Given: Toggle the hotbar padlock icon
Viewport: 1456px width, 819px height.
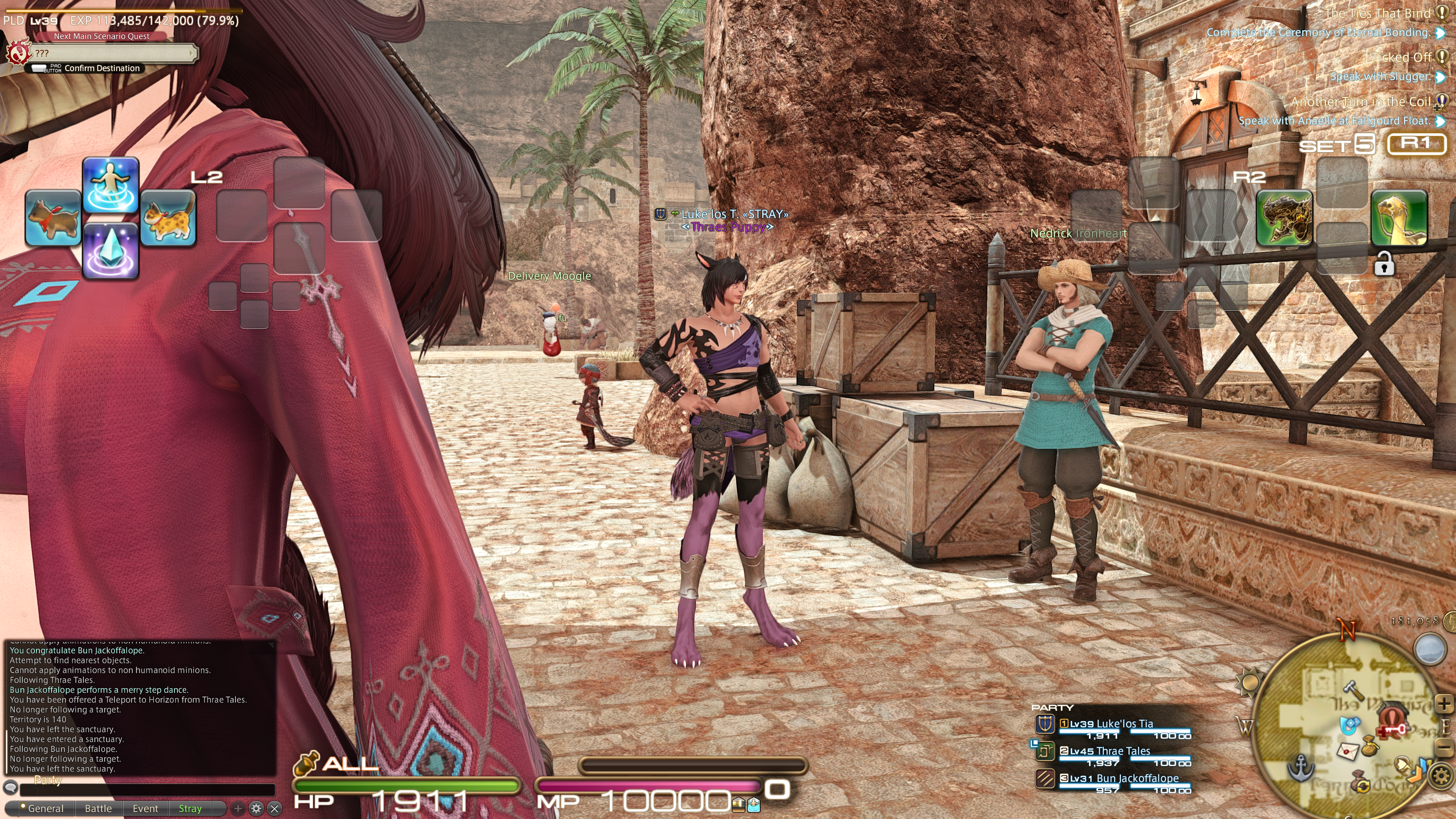Looking at the screenshot, I should pos(1384,264).
